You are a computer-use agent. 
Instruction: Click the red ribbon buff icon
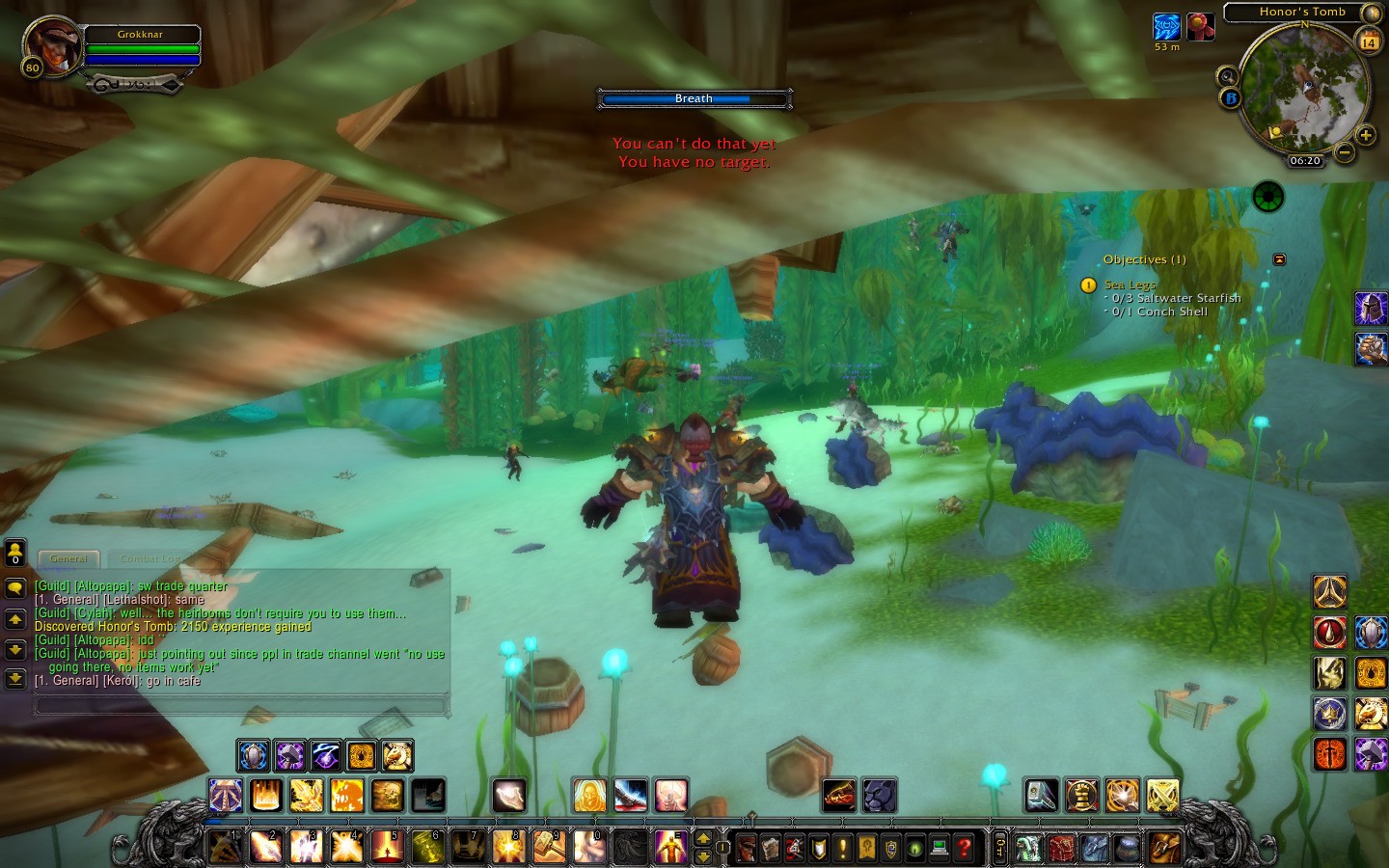[x=1200, y=27]
